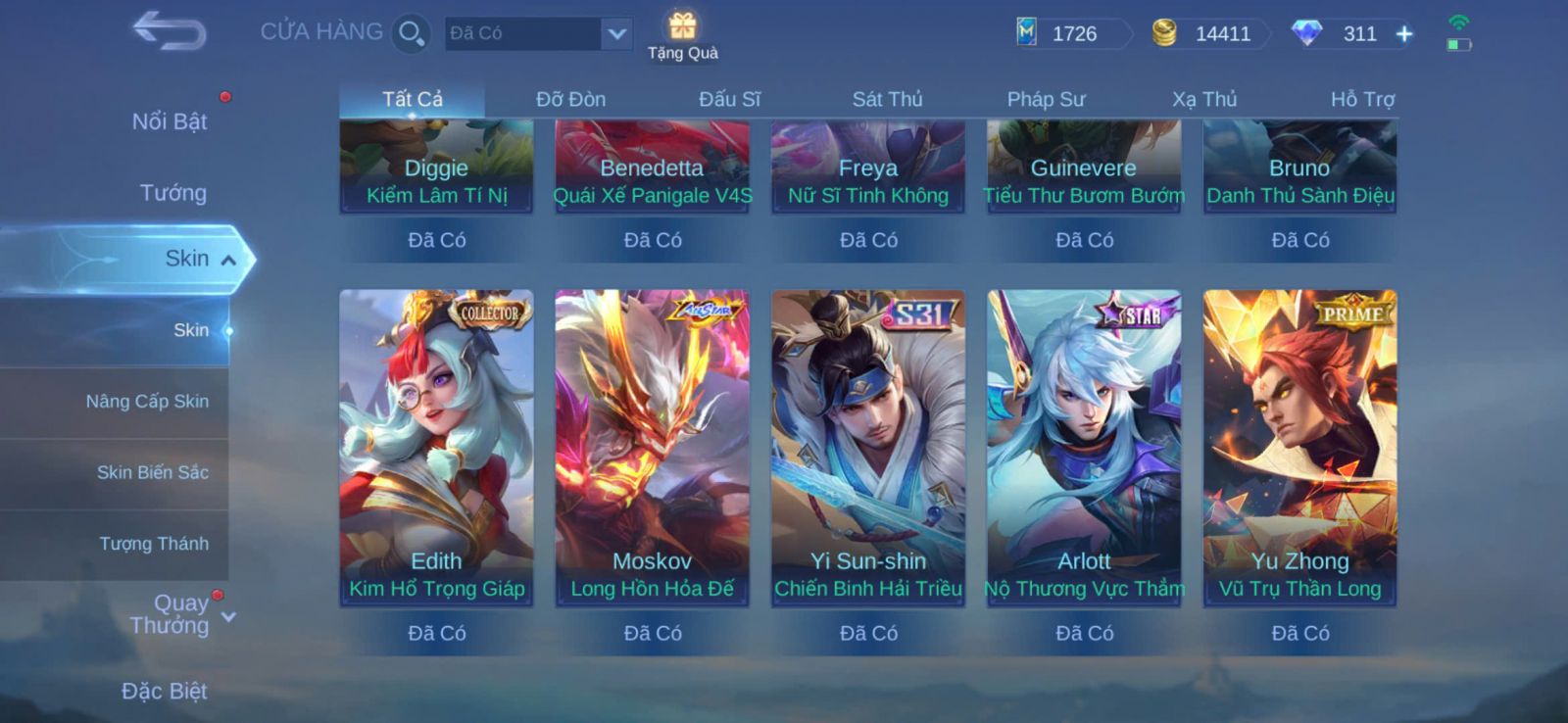Select Nâng Cấp Skin submenu
This screenshot has height=723, width=1568.
pos(147,402)
